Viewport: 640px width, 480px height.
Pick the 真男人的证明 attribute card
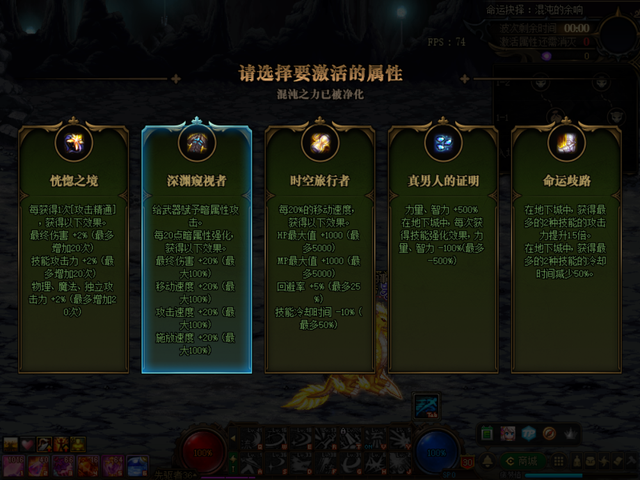point(443,250)
